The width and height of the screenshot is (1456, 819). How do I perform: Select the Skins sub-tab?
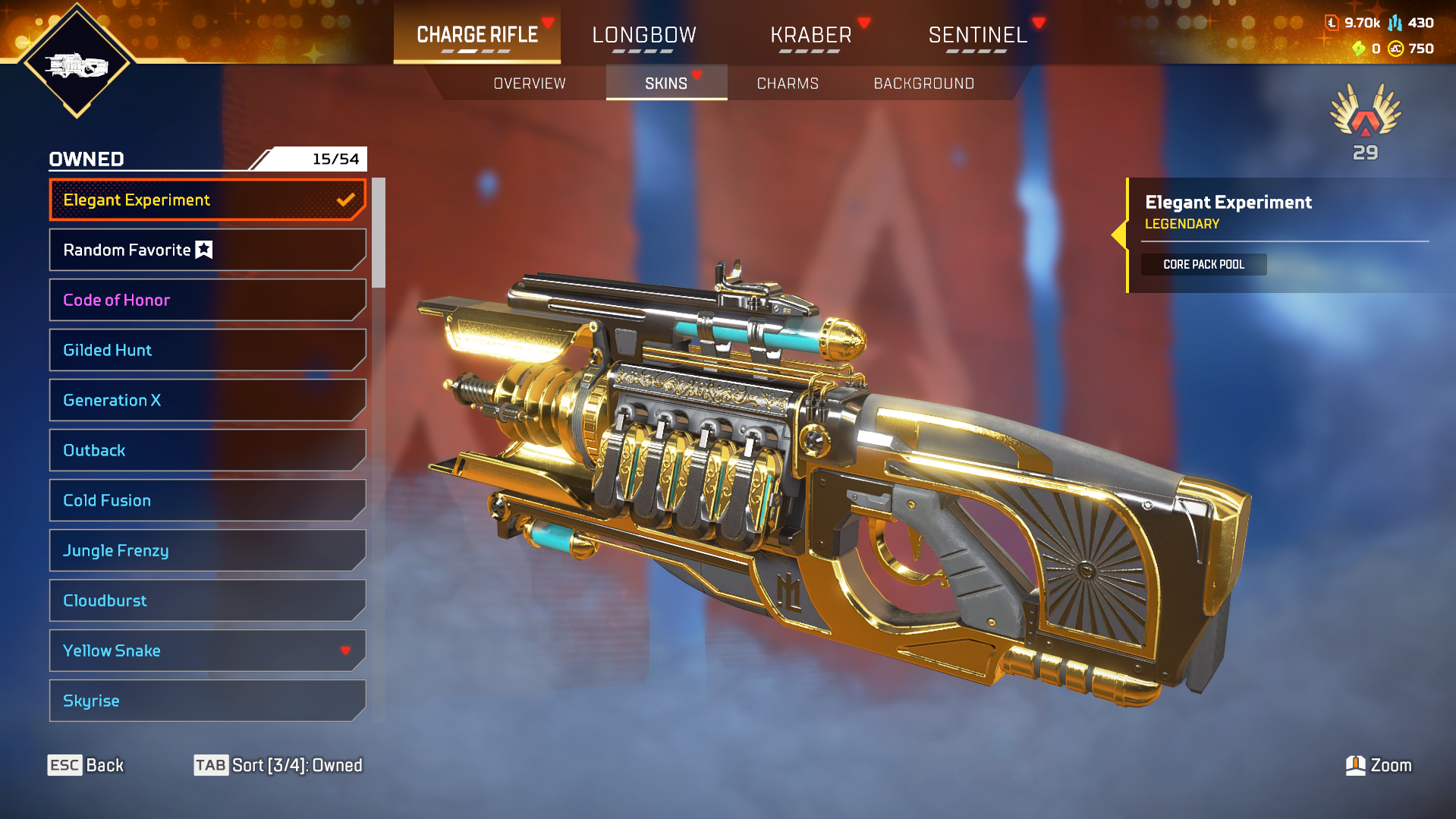666,83
